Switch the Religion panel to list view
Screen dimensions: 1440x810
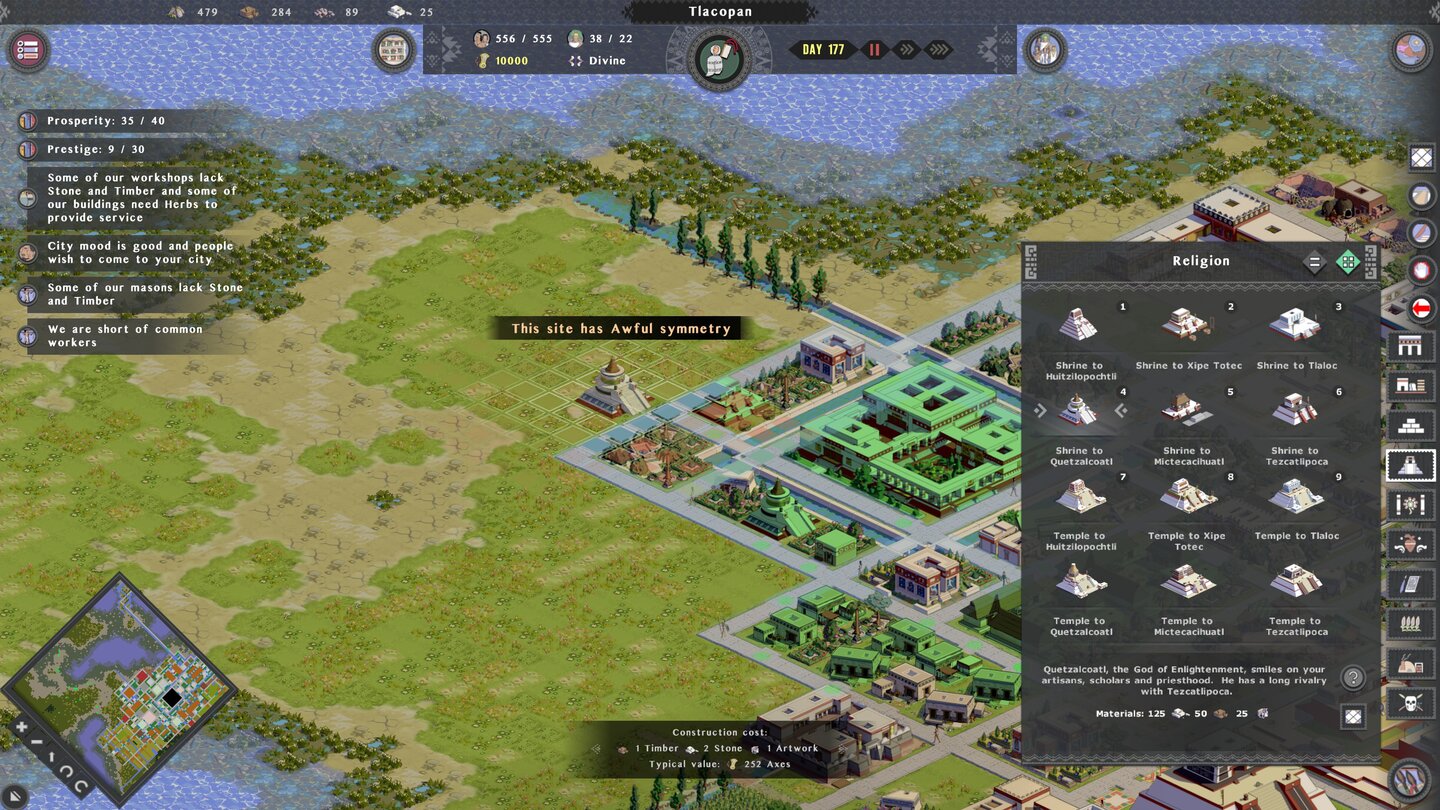1314,261
